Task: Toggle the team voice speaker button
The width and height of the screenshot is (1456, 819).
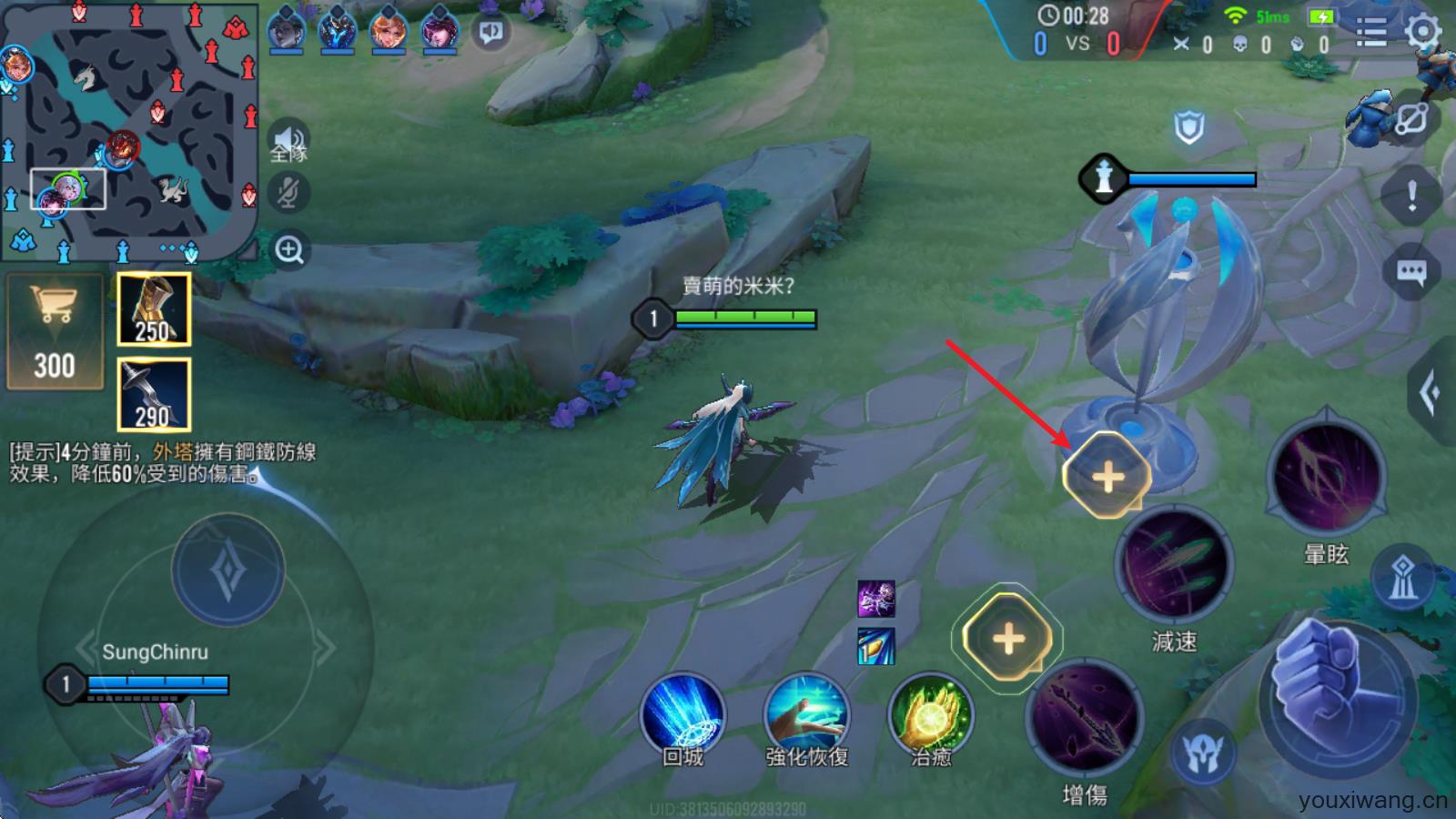Action: coord(289,143)
